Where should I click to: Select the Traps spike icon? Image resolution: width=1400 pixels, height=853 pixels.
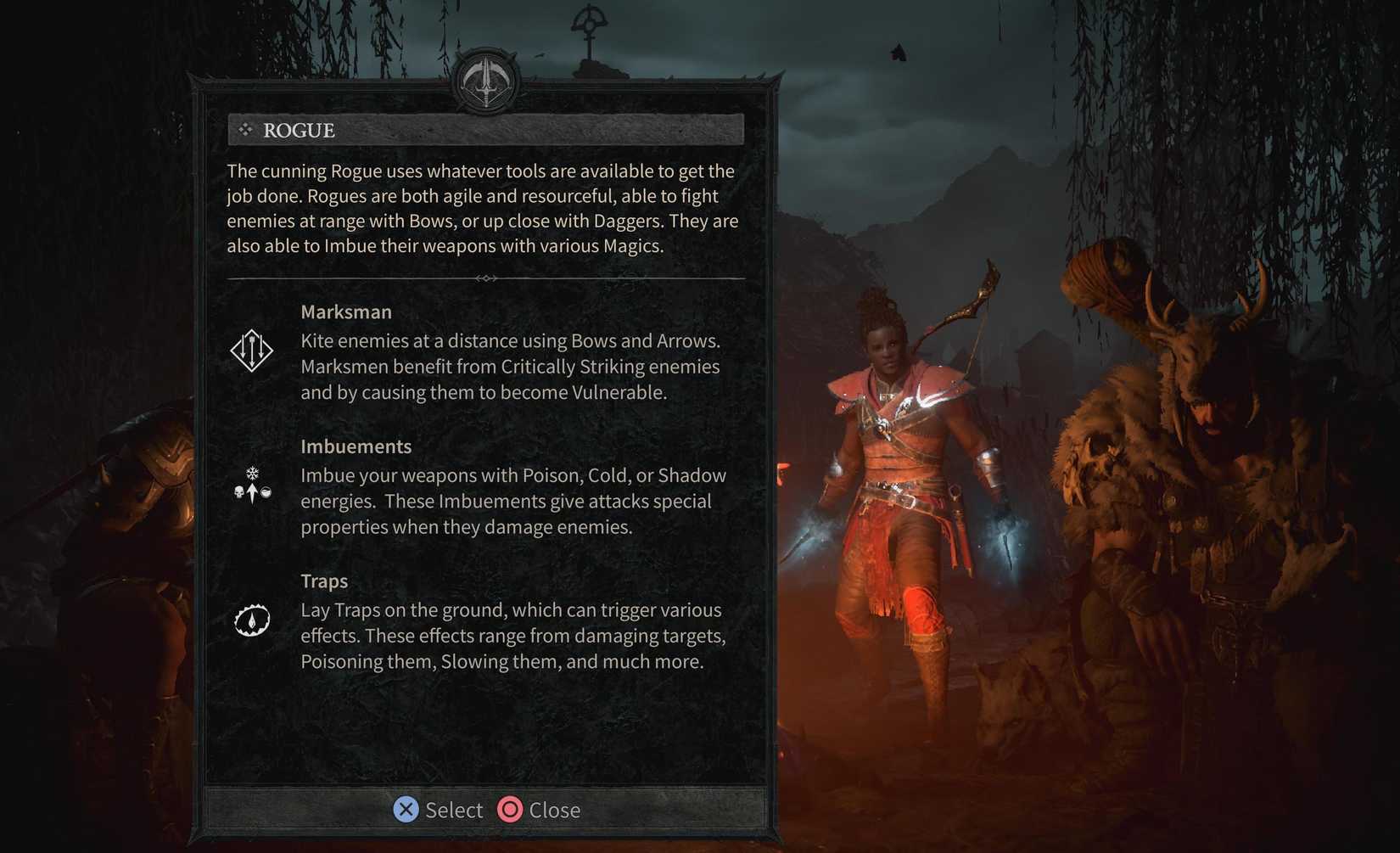coord(251,620)
